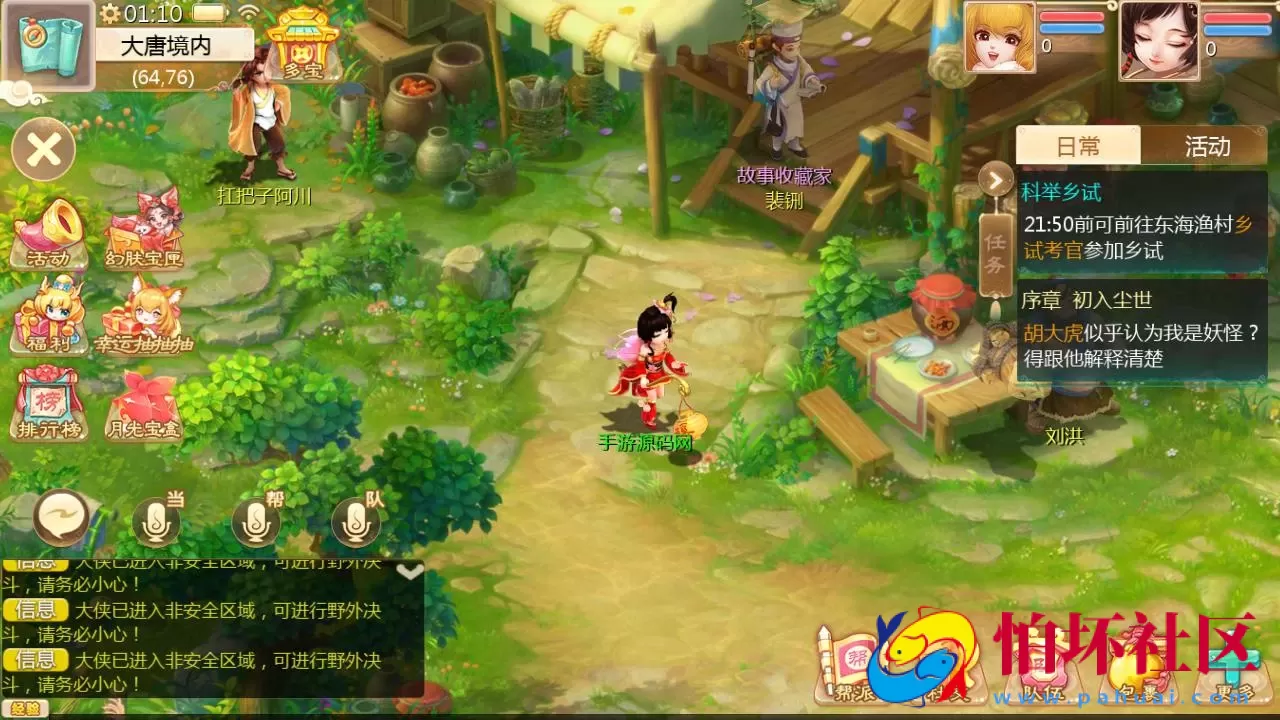Toggle the 帮 guild chat microphone
Screen dimensions: 1280x720
pyautogui.click(x=255, y=521)
